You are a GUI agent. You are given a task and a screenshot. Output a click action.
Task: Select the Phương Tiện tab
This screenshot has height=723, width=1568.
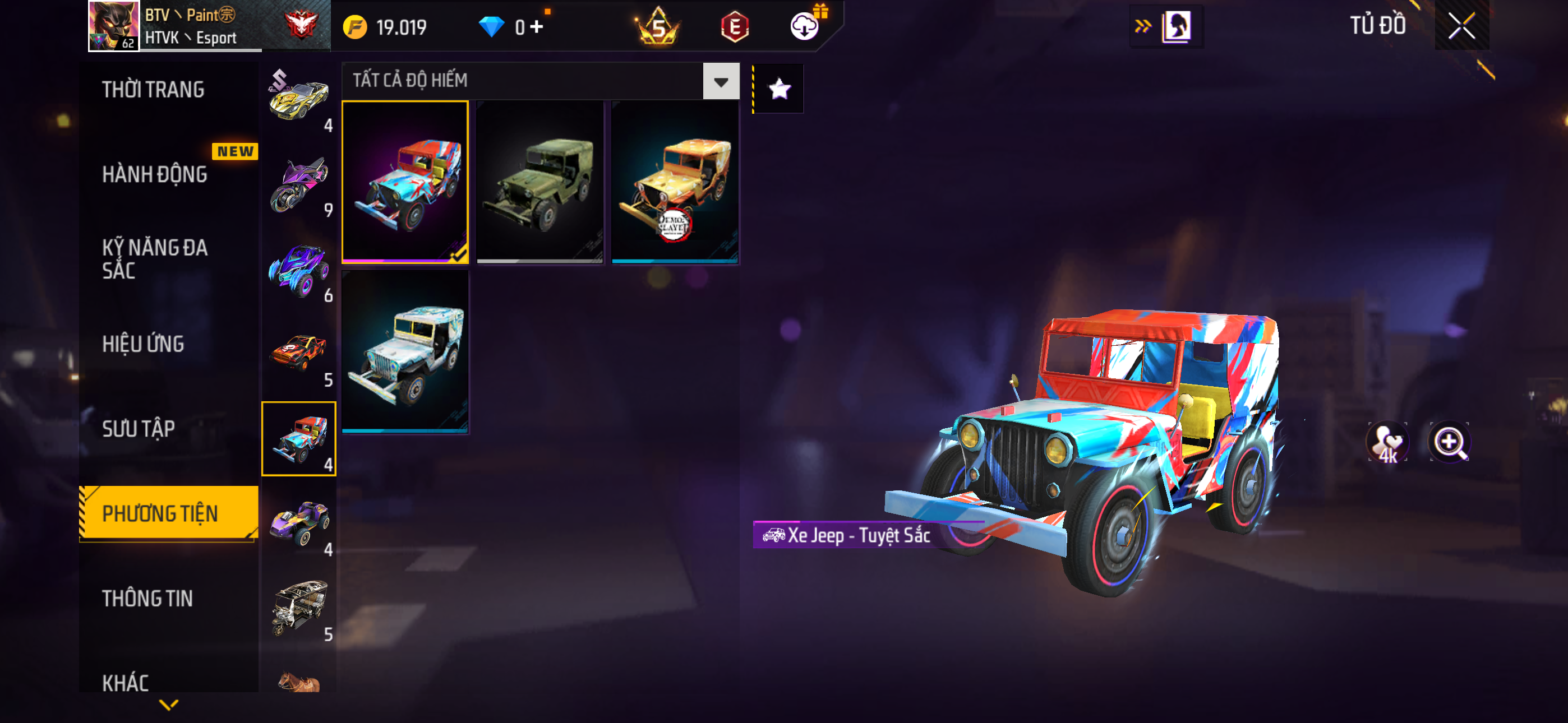pos(160,513)
